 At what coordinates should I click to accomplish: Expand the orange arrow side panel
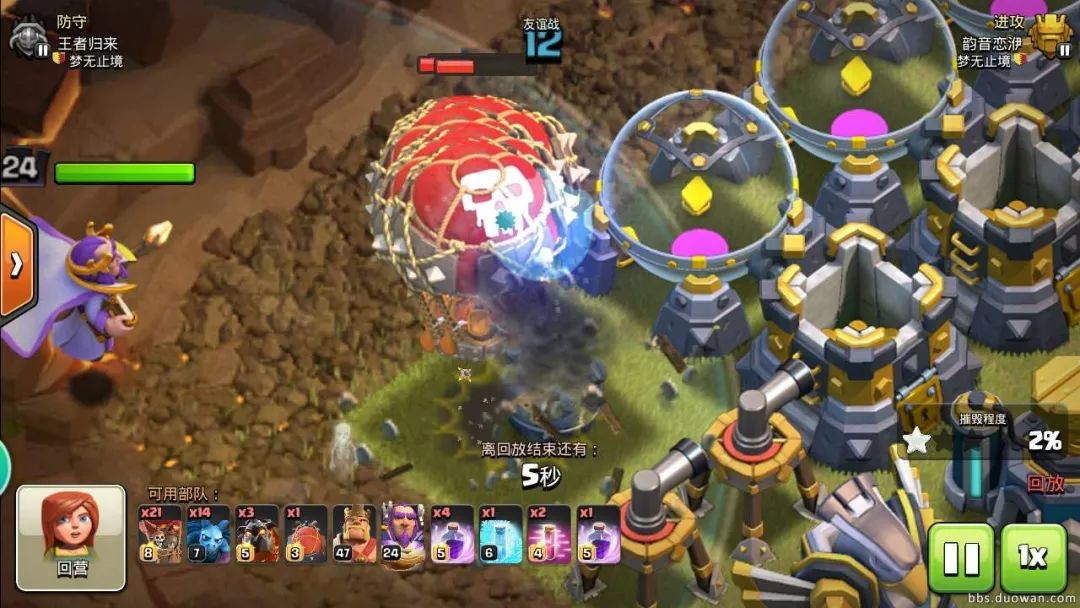pyautogui.click(x=16, y=265)
